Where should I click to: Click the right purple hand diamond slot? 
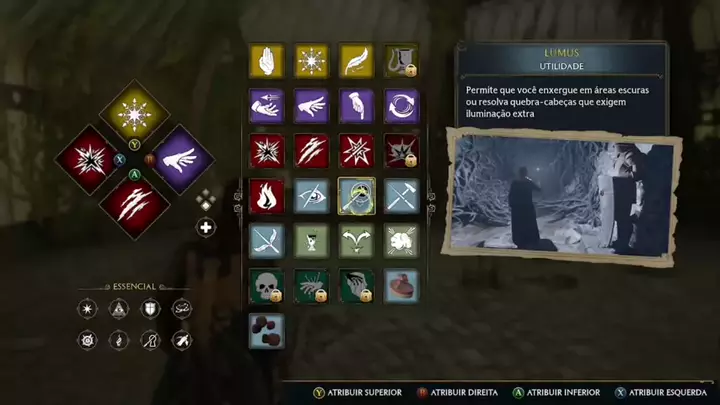[x=180, y=160]
